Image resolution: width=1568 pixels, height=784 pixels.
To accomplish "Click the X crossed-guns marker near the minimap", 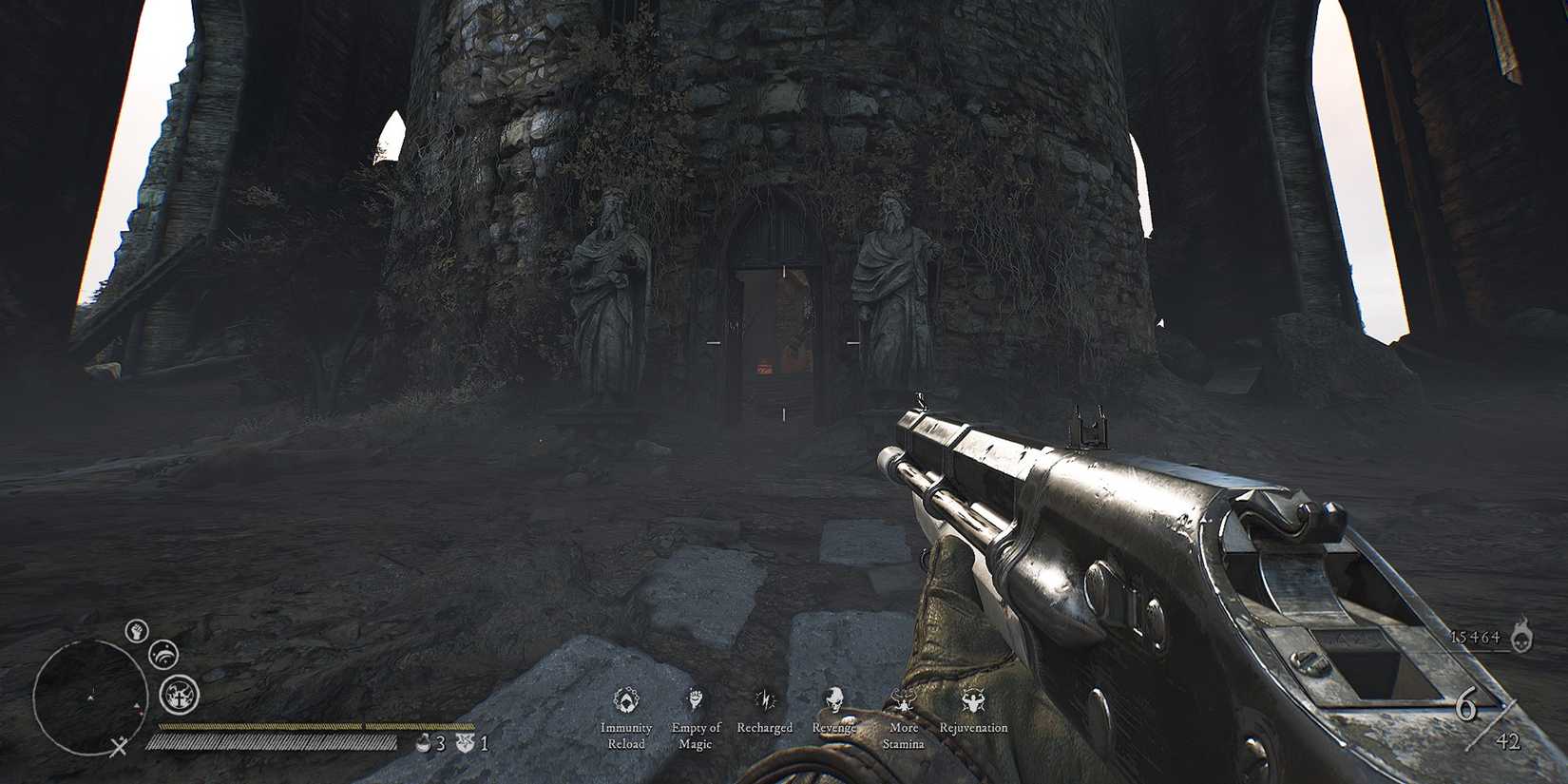I will pyautogui.click(x=120, y=745).
